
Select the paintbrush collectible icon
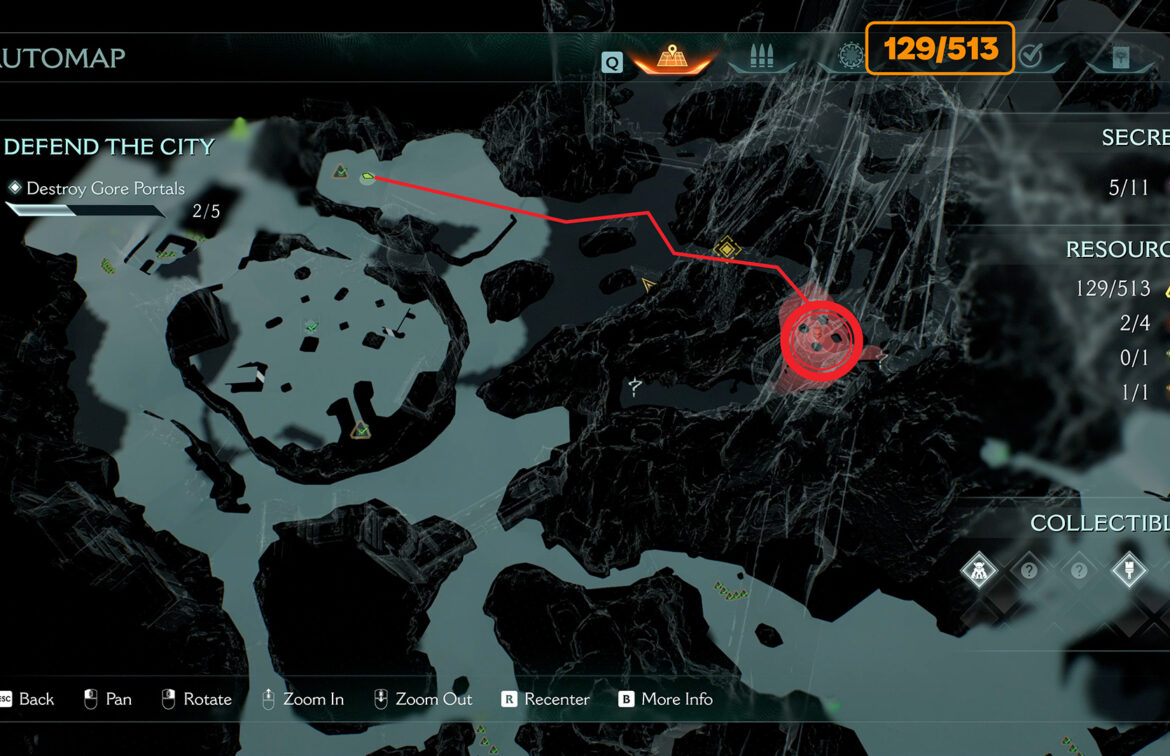click(x=1129, y=571)
